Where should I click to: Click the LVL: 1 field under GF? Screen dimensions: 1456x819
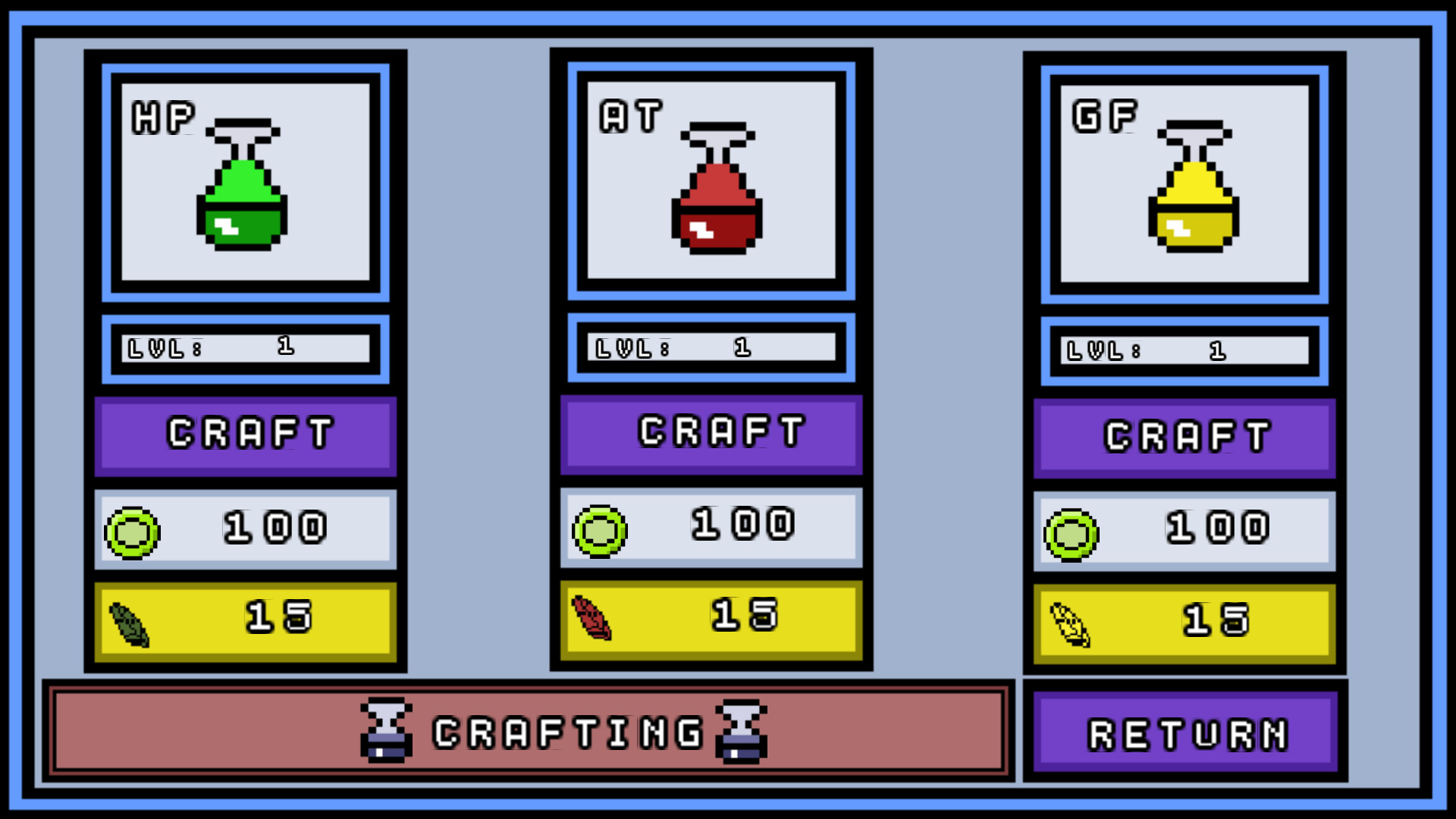pyautogui.click(x=1185, y=350)
